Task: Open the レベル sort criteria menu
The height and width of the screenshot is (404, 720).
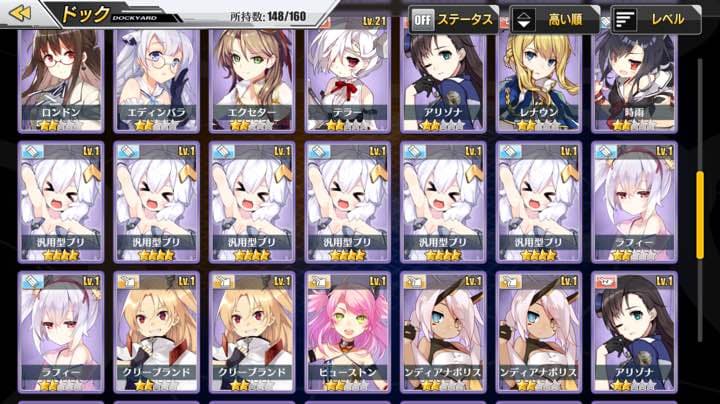Action: 654,18
